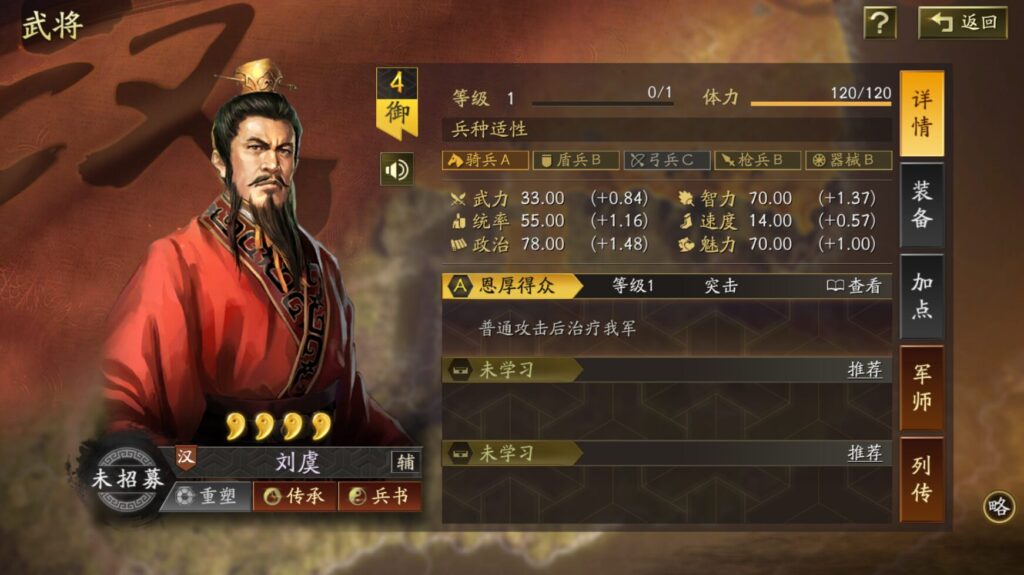
Task: Show the 列传 biography tab
Action: coord(921,478)
